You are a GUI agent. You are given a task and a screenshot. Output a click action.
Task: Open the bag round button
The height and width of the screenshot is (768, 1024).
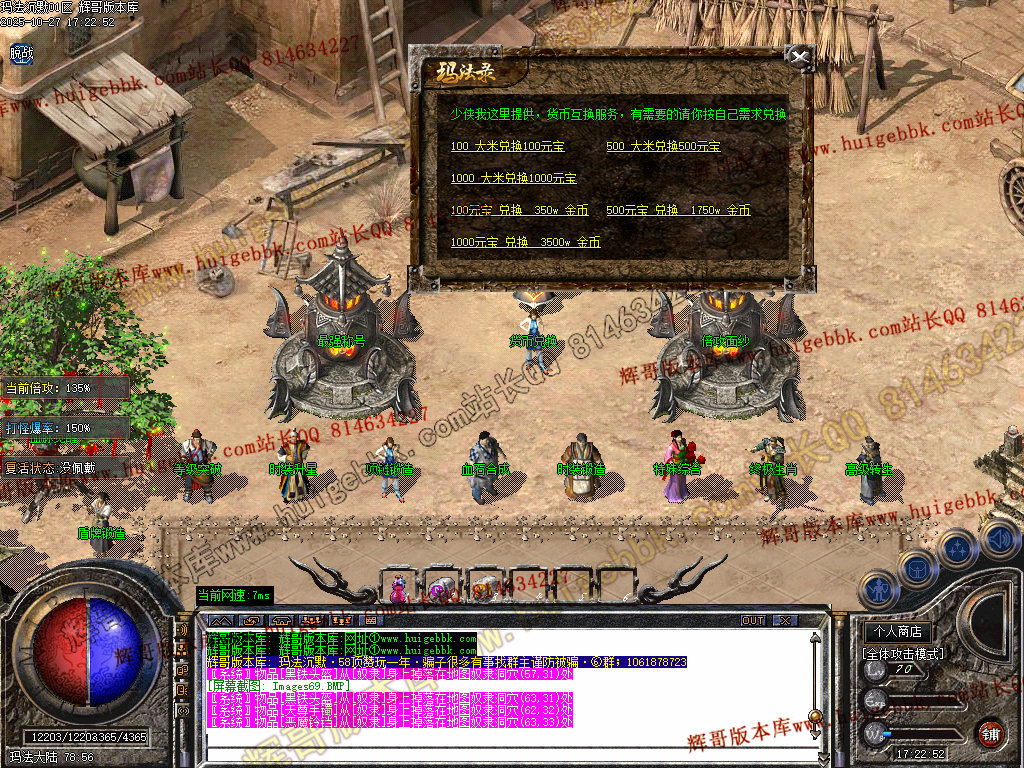tap(916, 568)
